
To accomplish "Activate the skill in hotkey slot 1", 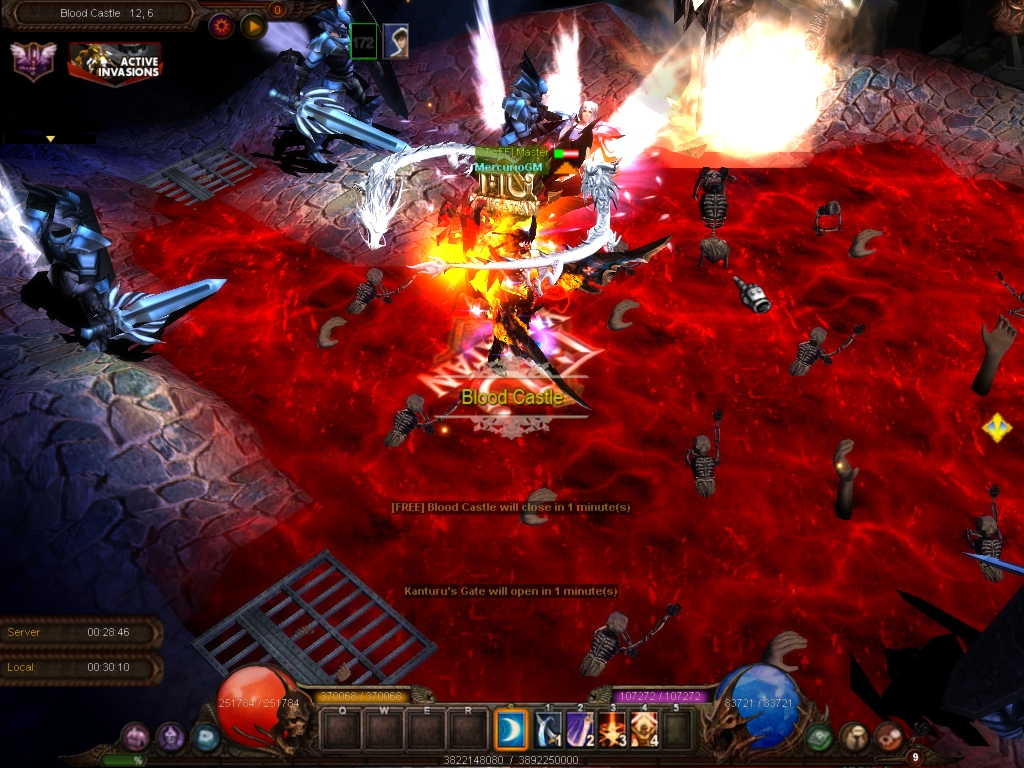I will [548, 730].
